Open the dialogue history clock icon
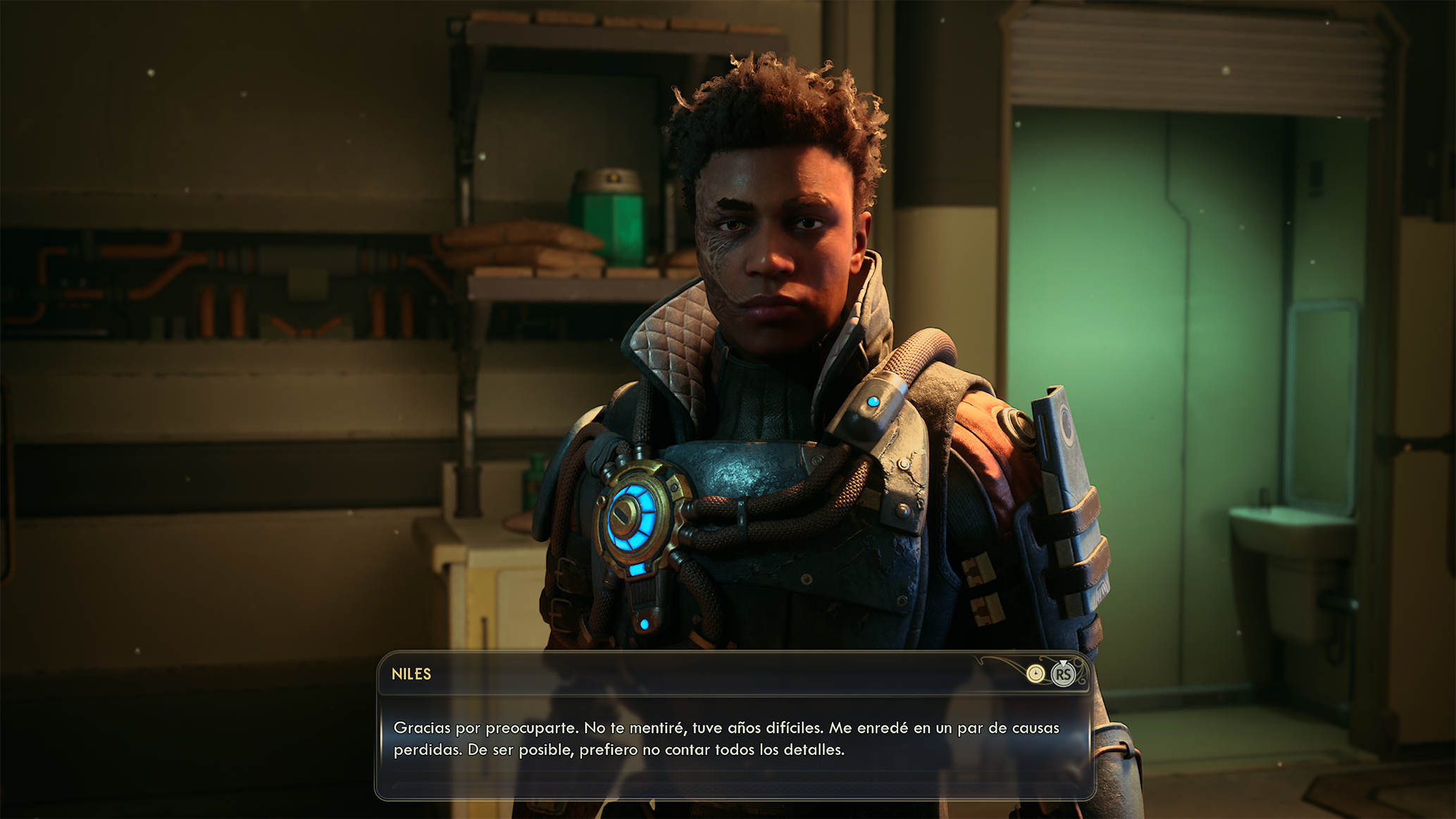 click(1035, 674)
